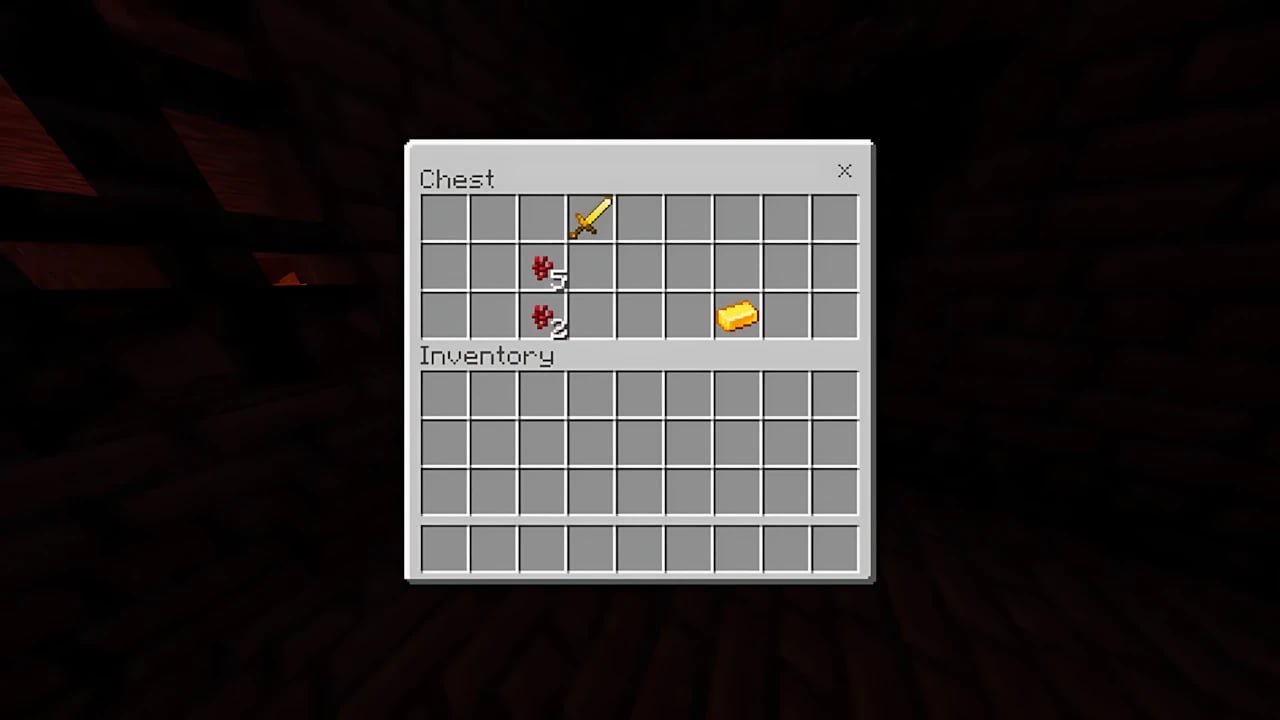Close the chest with the X button
Screen dimensions: 1280x720
click(844, 171)
